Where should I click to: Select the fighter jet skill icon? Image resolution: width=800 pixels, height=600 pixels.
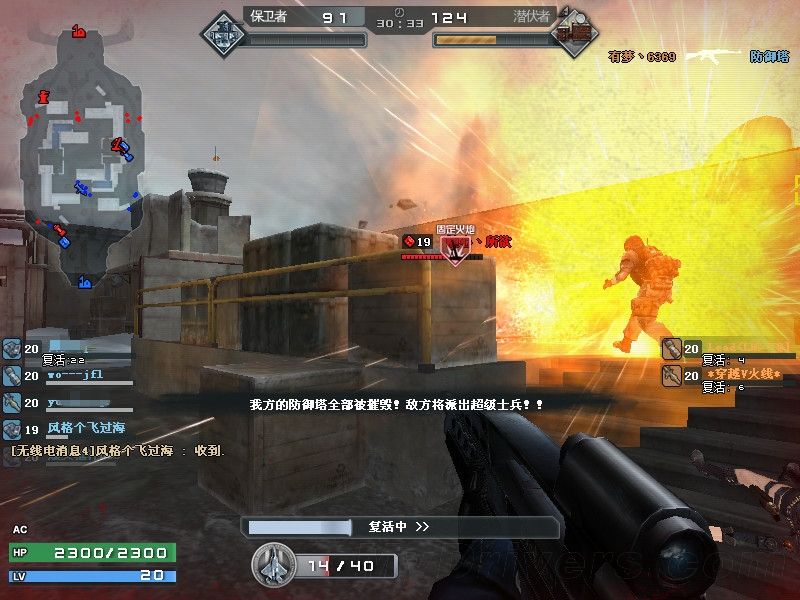click(x=272, y=565)
